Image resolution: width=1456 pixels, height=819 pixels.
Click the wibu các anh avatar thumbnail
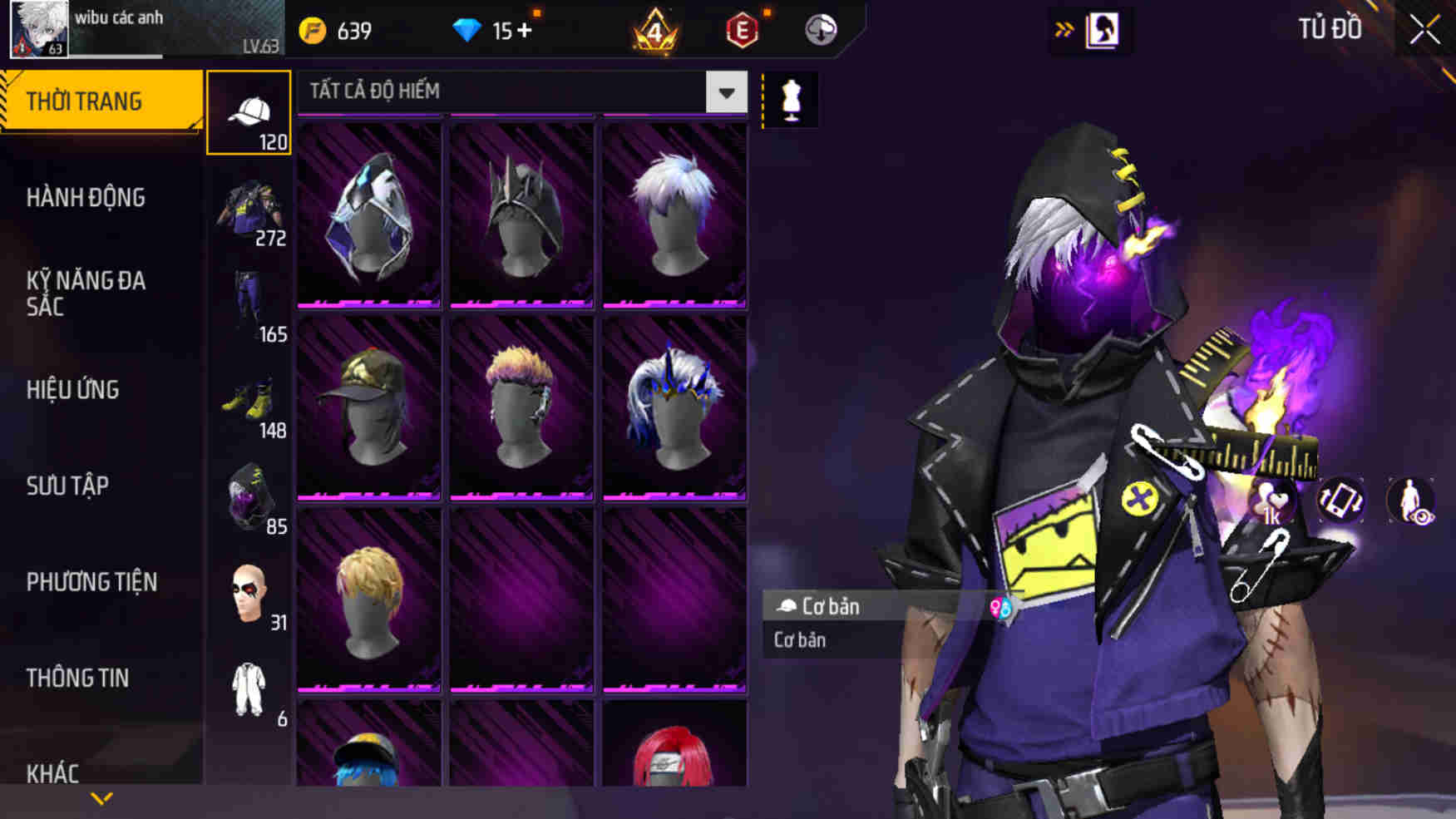tap(36, 30)
